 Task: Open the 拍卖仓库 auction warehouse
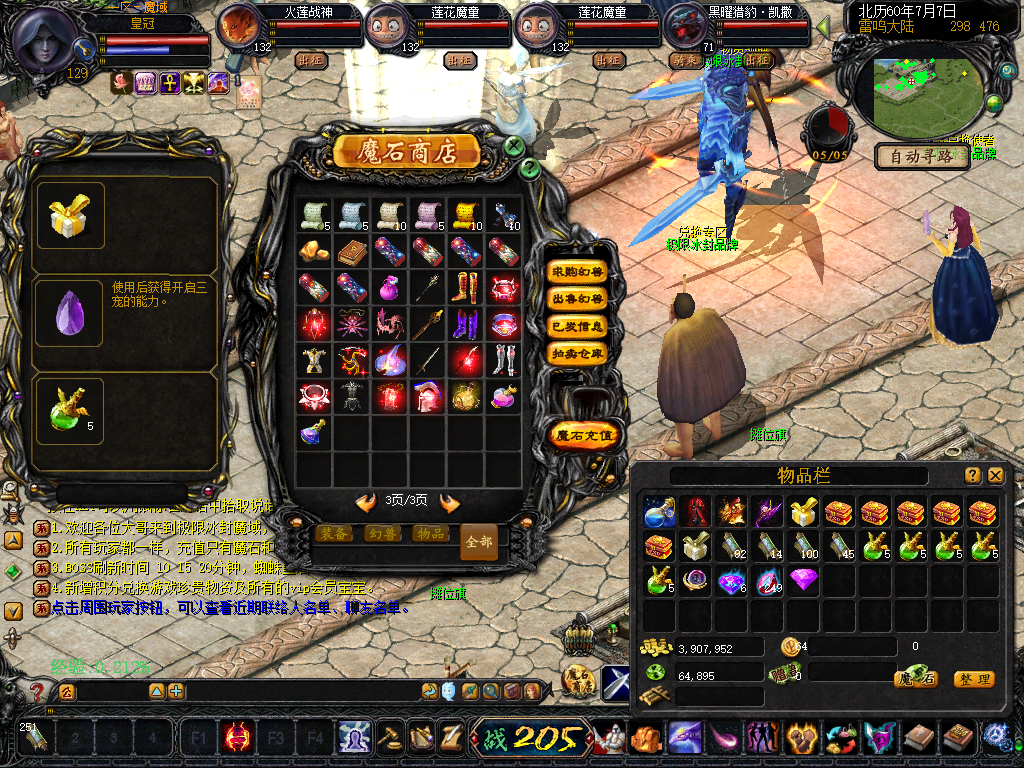(578, 353)
